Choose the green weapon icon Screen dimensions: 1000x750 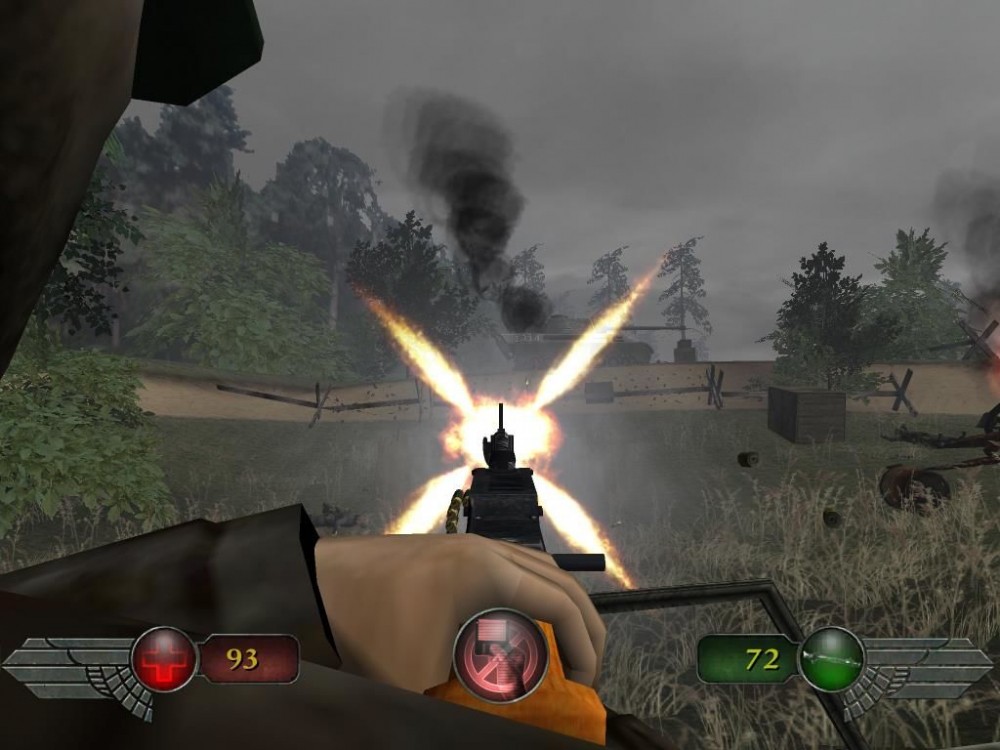tap(831, 659)
